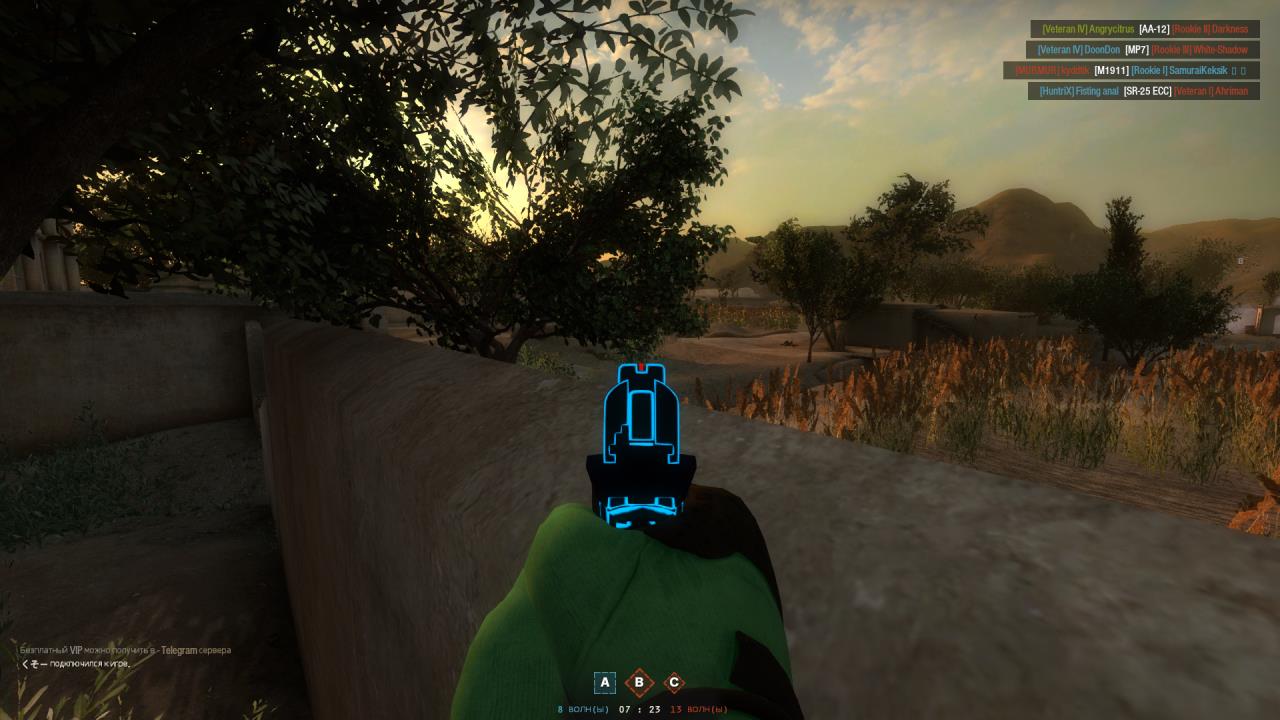
Task: Toggle the blue wave counter showing 8 волн(ы)
Action: click(x=584, y=709)
